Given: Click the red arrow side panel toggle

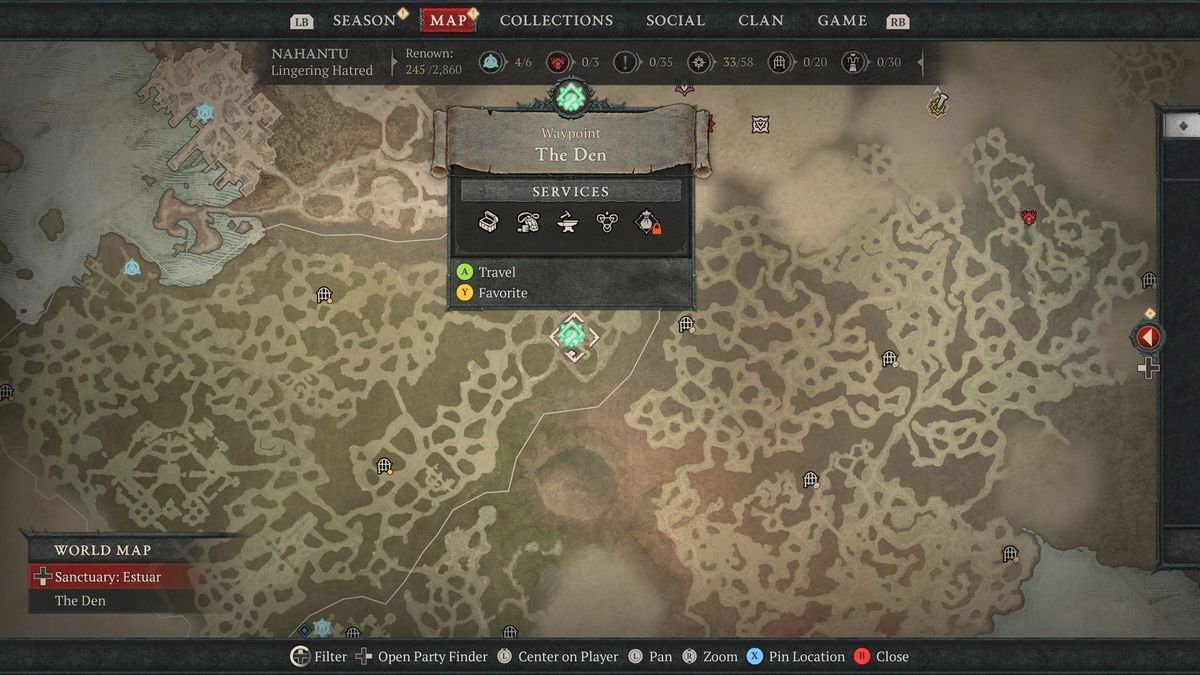Looking at the screenshot, I should [1148, 338].
